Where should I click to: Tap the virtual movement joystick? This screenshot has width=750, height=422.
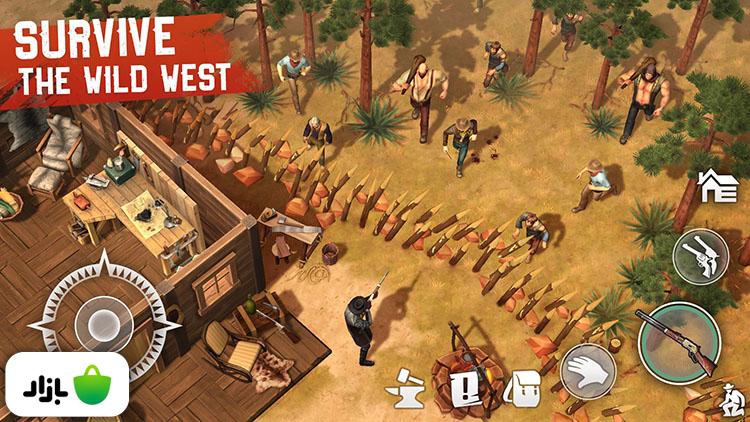[x=103, y=322]
